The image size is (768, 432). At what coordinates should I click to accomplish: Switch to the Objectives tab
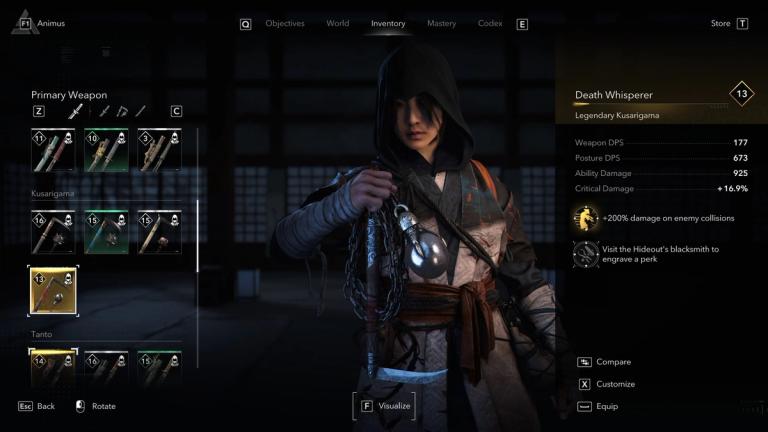(284, 23)
